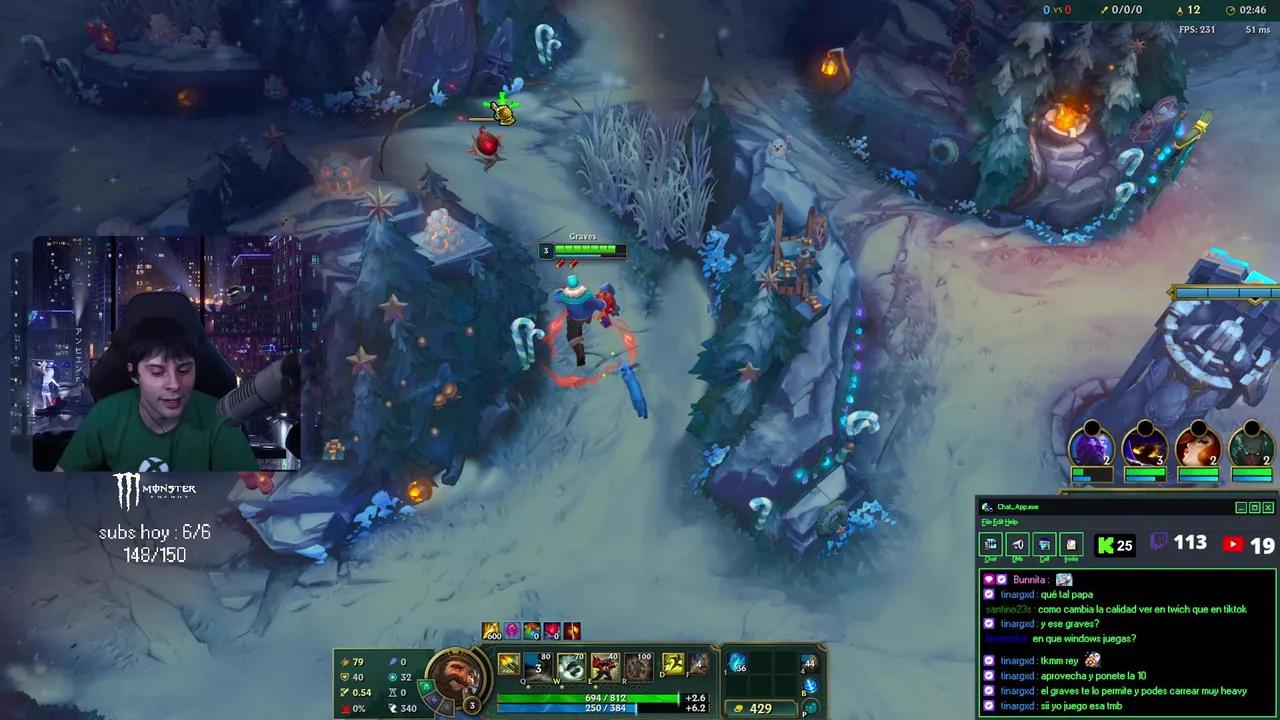Click the red Health Potion item icon
The image size is (1280, 720).
(x=551, y=631)
